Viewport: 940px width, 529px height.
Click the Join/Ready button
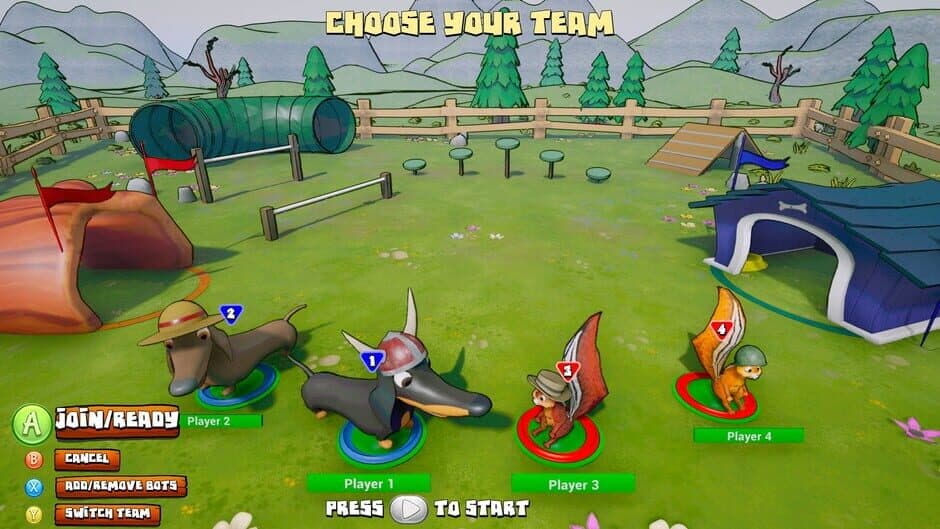[x=116, y=420]
